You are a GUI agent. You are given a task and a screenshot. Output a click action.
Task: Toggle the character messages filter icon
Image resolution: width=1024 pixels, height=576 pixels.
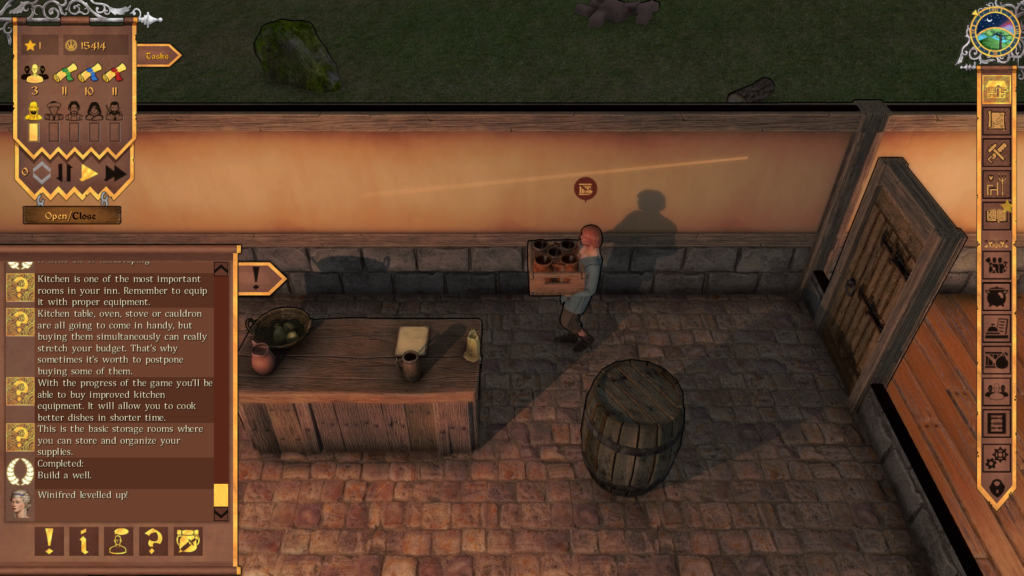tap(118, 541)
